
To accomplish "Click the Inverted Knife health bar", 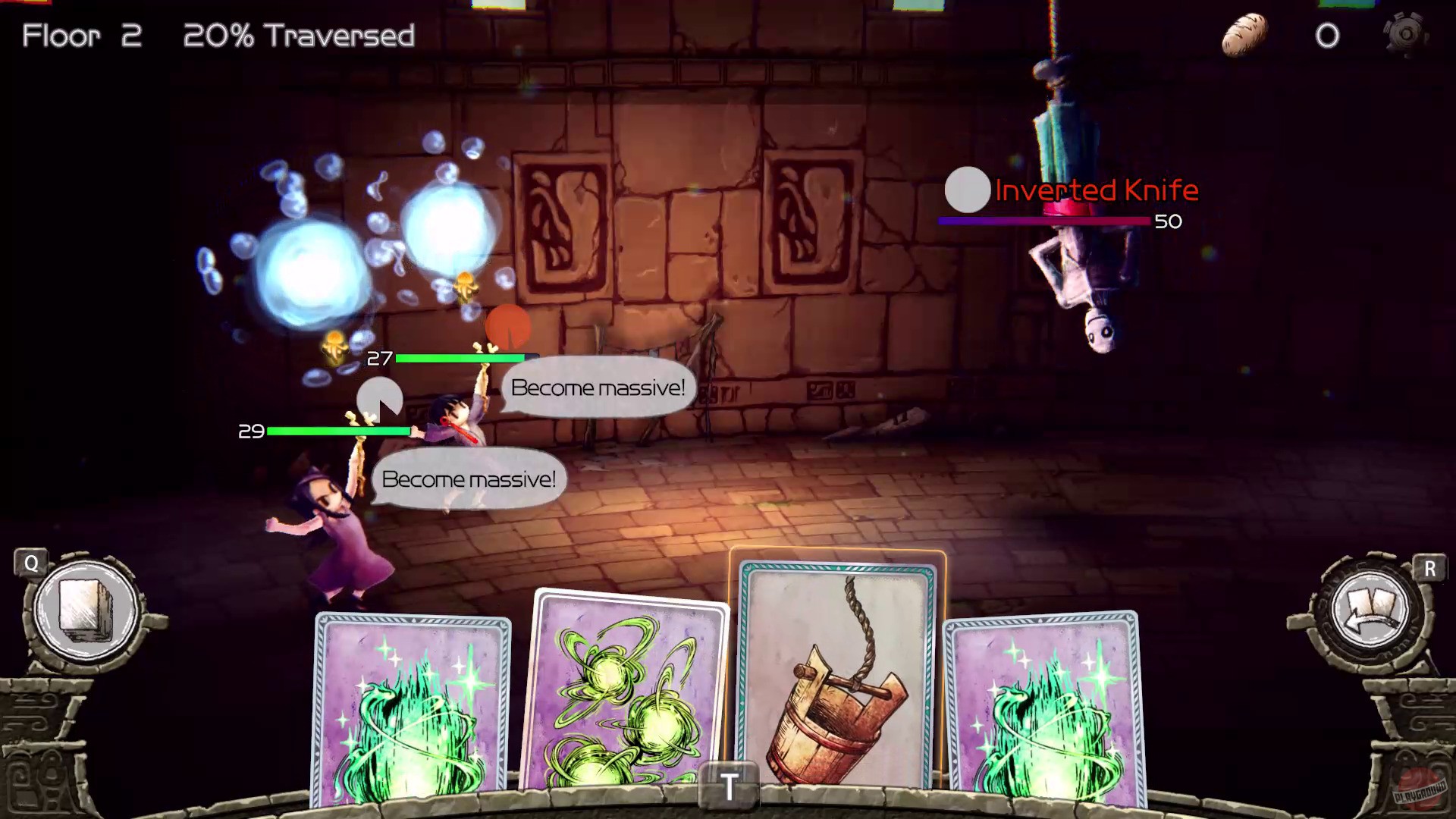I will tap(1043, 221).
